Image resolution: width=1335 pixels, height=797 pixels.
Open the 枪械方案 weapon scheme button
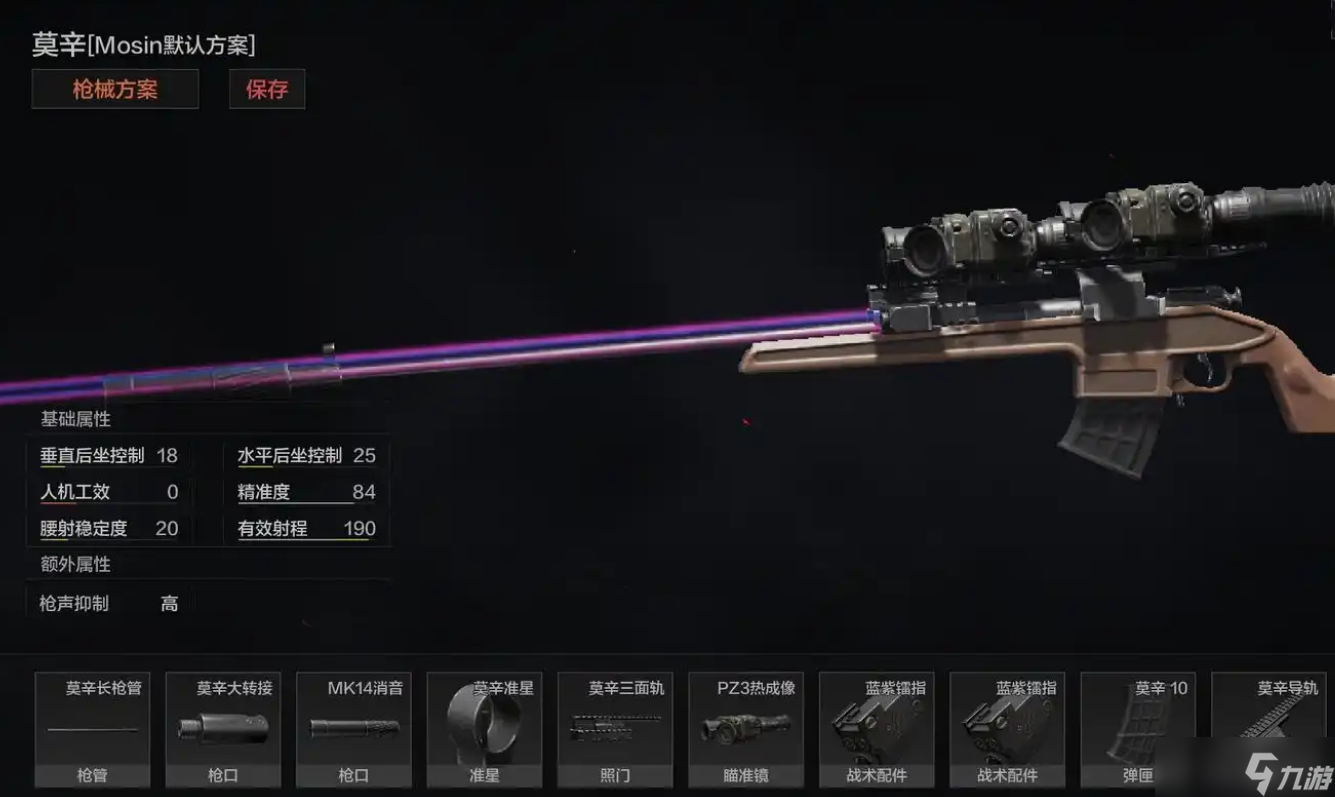point(115,89)
